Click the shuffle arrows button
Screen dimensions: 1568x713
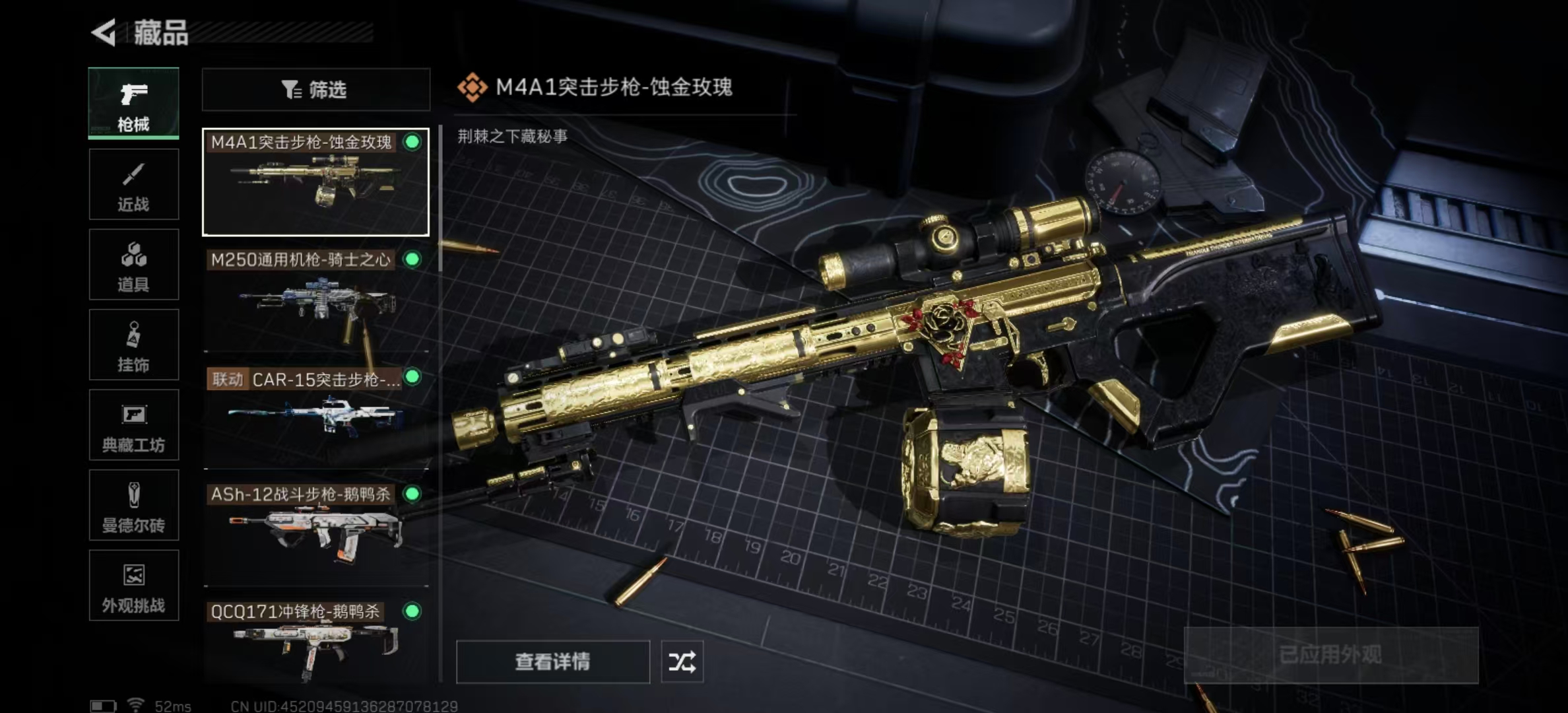point(682,662)
